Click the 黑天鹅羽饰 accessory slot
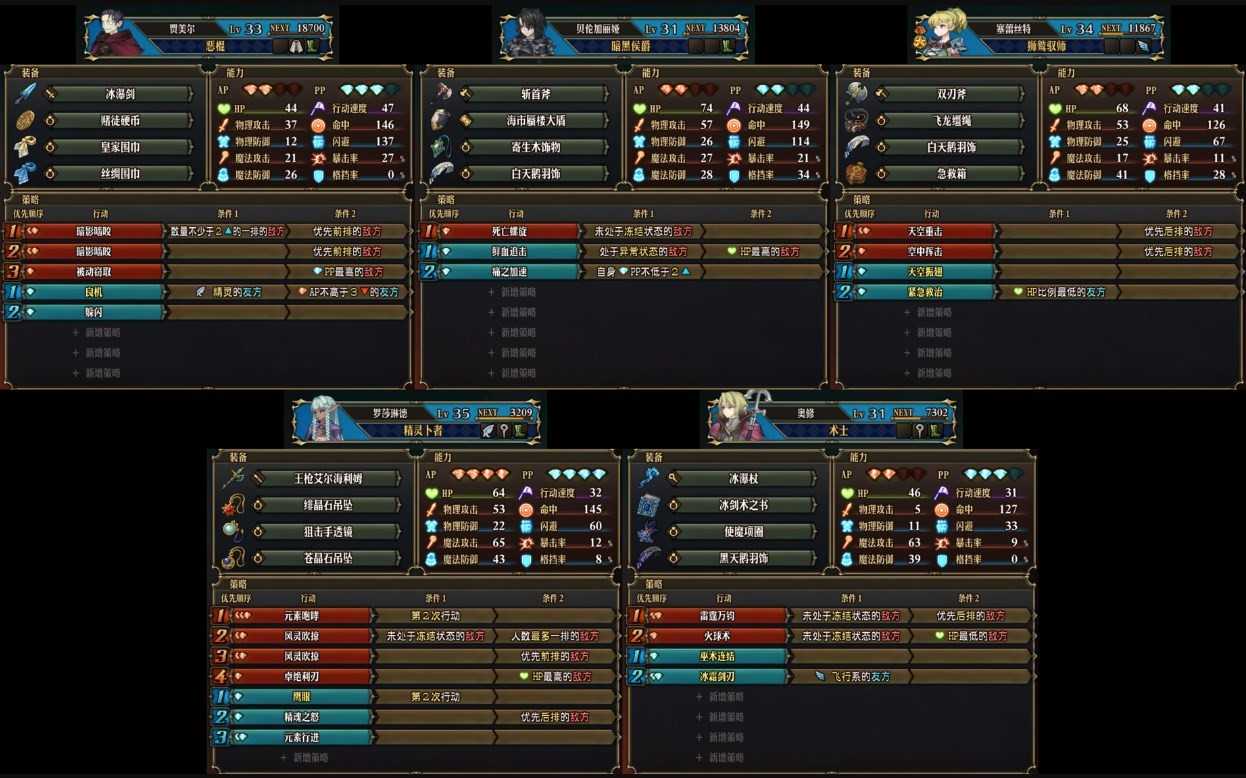The height and width of the screenshot is (778, 1246). click(x=744, y=558)
